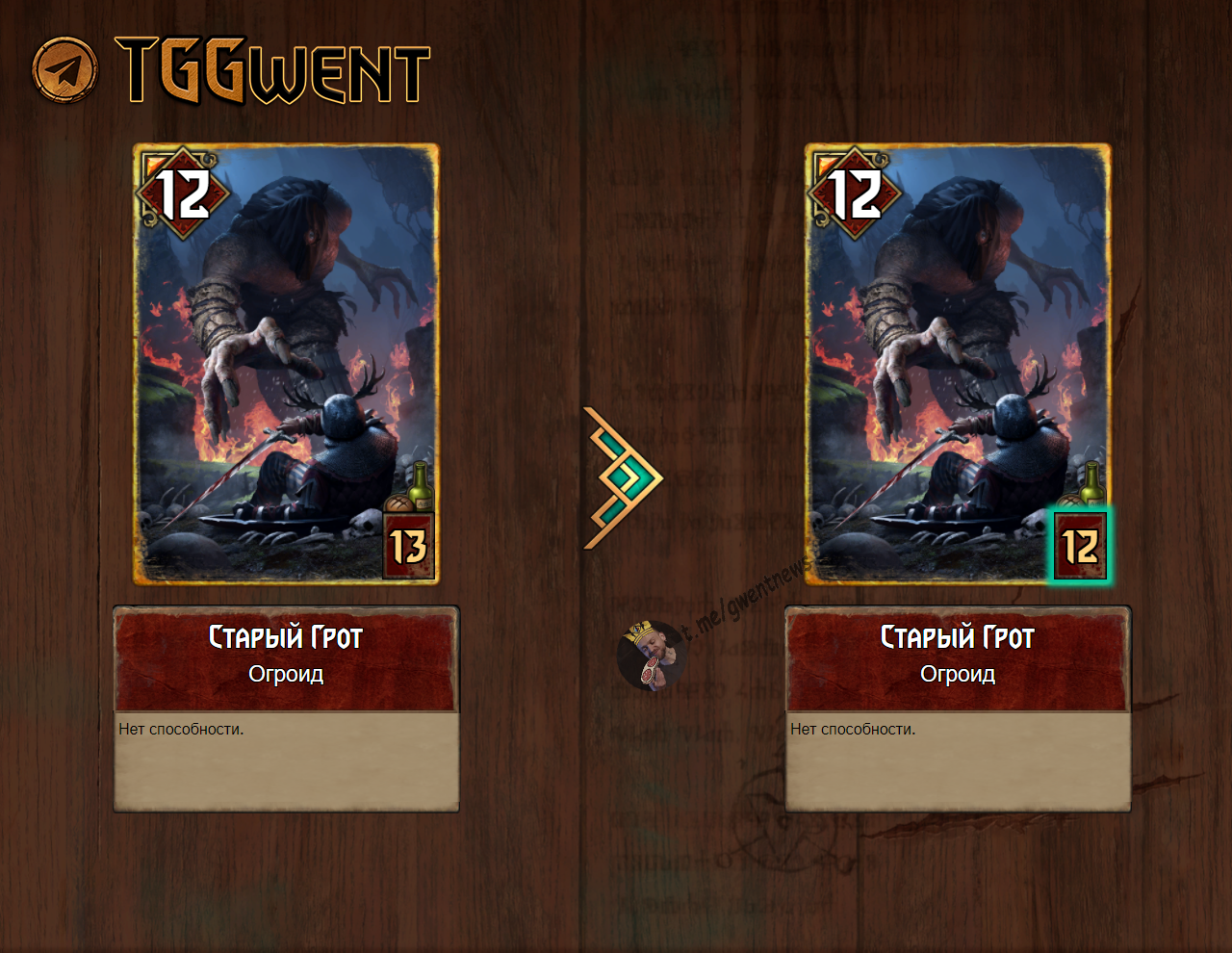
Task: Open the TGGwent logo text
Action: (x=272, y=70)
